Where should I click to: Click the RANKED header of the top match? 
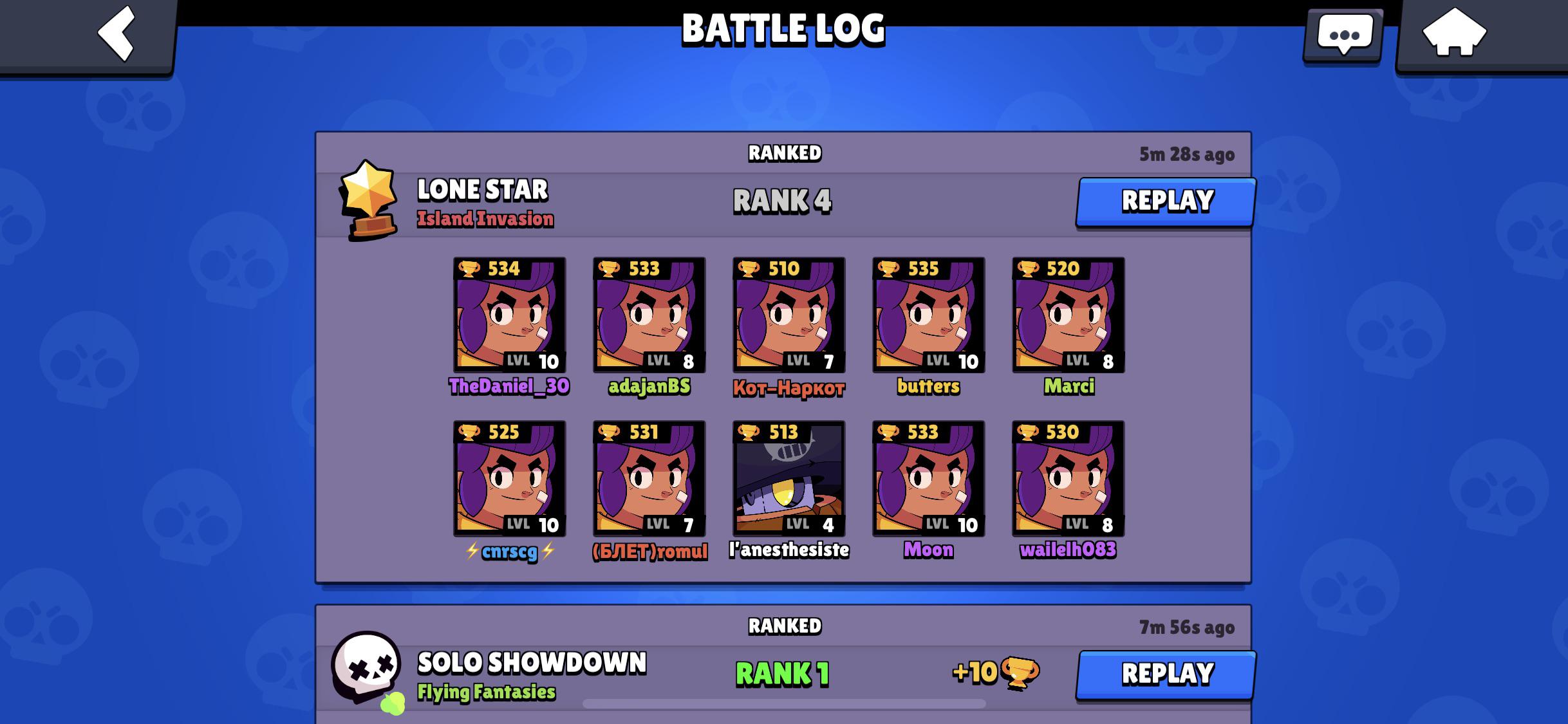tap(785, 153)
